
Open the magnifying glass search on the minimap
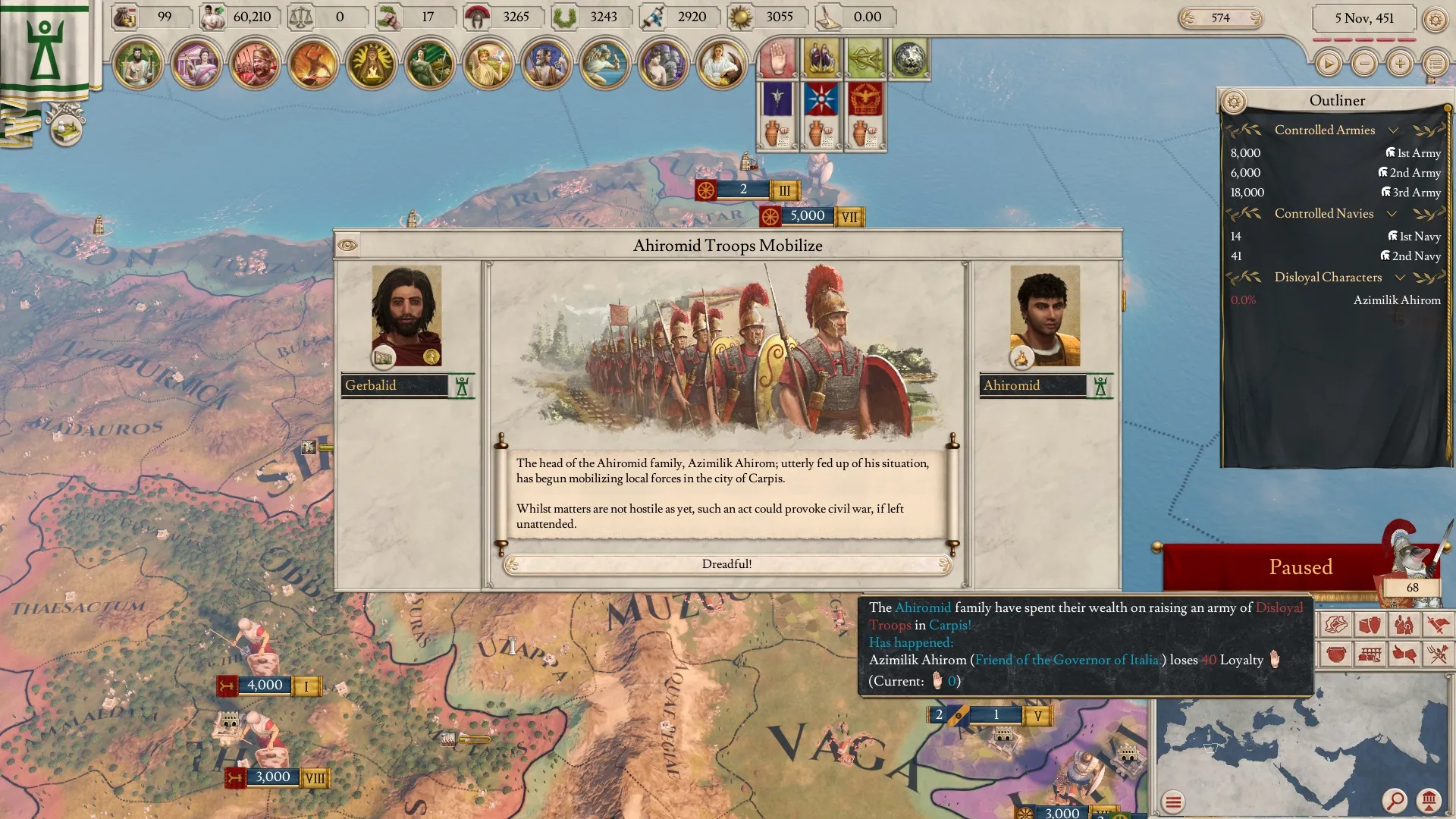tap(1395, 800)
